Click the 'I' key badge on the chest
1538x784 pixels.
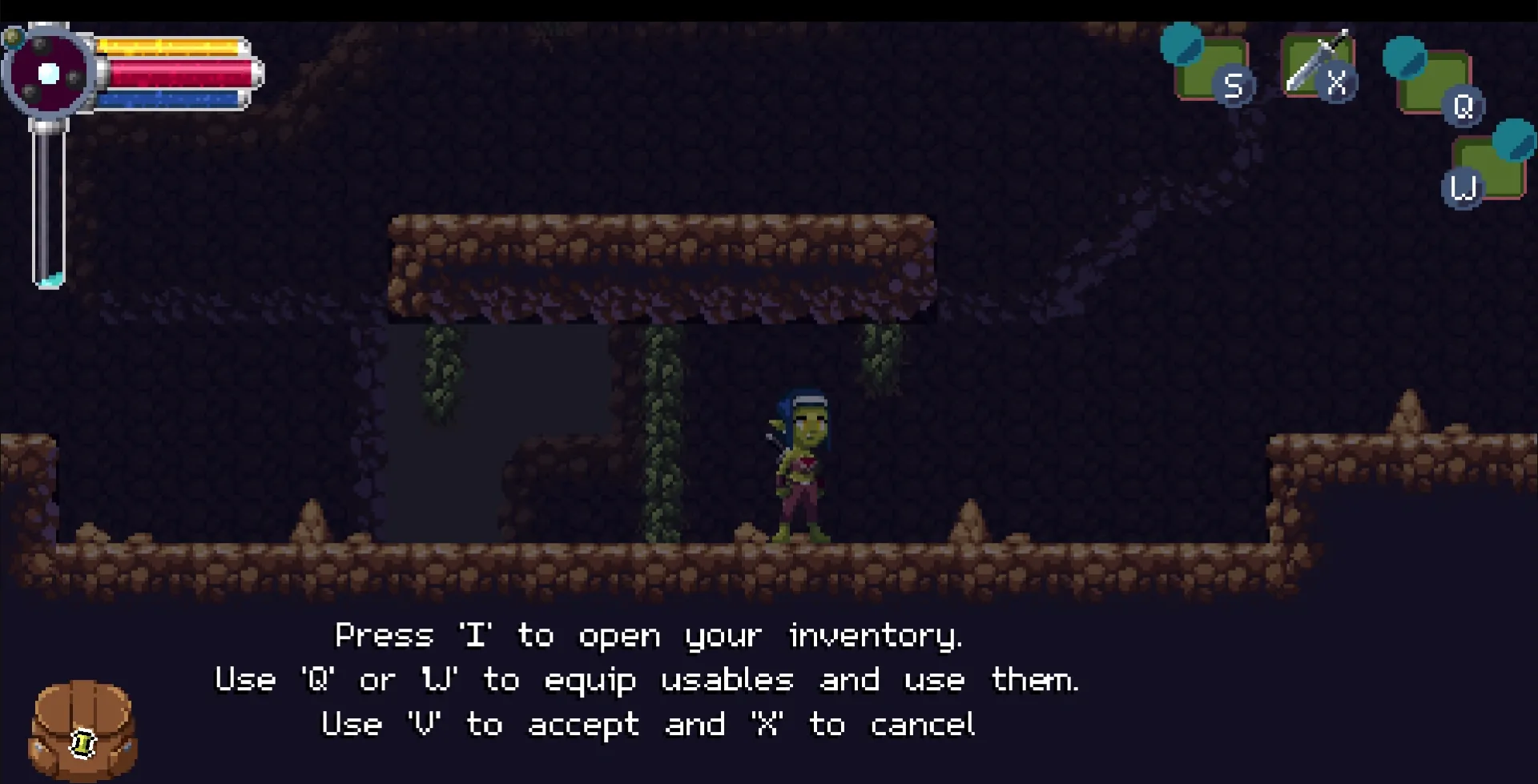click(x=83, y=745)
